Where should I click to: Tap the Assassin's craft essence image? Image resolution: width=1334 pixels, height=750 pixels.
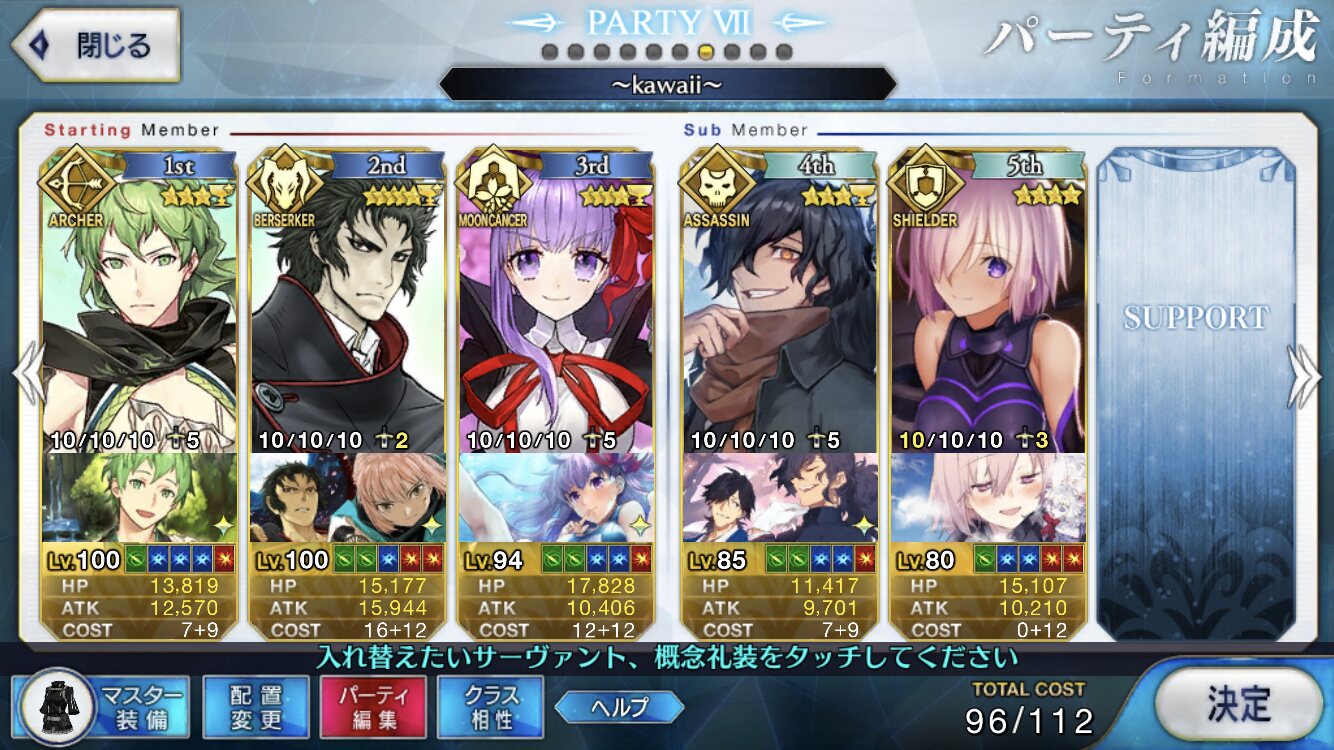pyautogui.click(x=780, y=497)
